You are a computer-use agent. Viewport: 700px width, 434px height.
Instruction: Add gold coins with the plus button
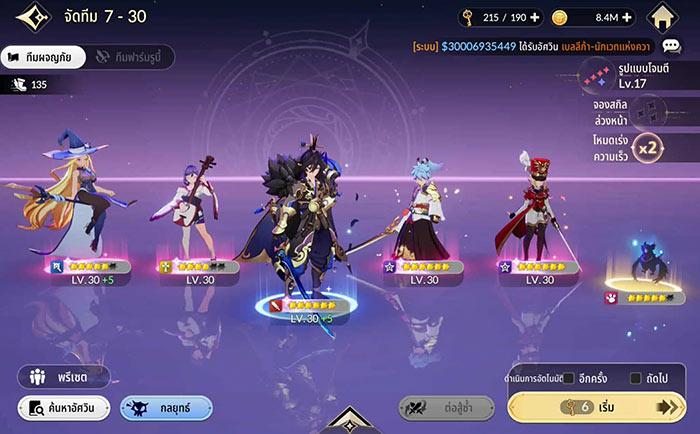pos(633,18)
